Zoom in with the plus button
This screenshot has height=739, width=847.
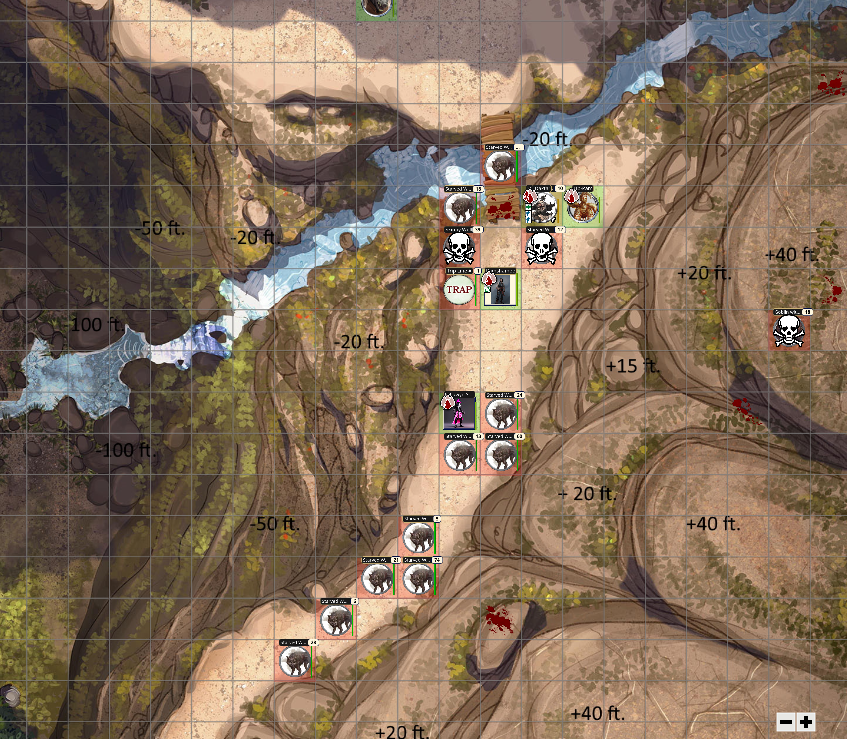(x=806, y=721)
